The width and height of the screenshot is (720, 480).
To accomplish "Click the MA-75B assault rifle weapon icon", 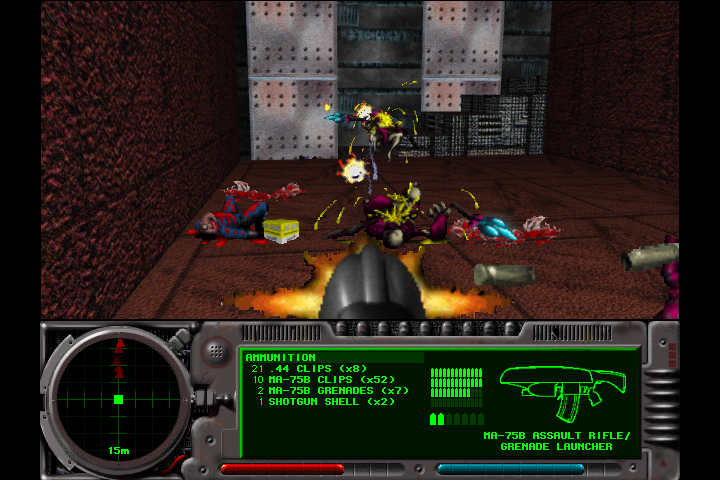I will click(x=561, y=390).
